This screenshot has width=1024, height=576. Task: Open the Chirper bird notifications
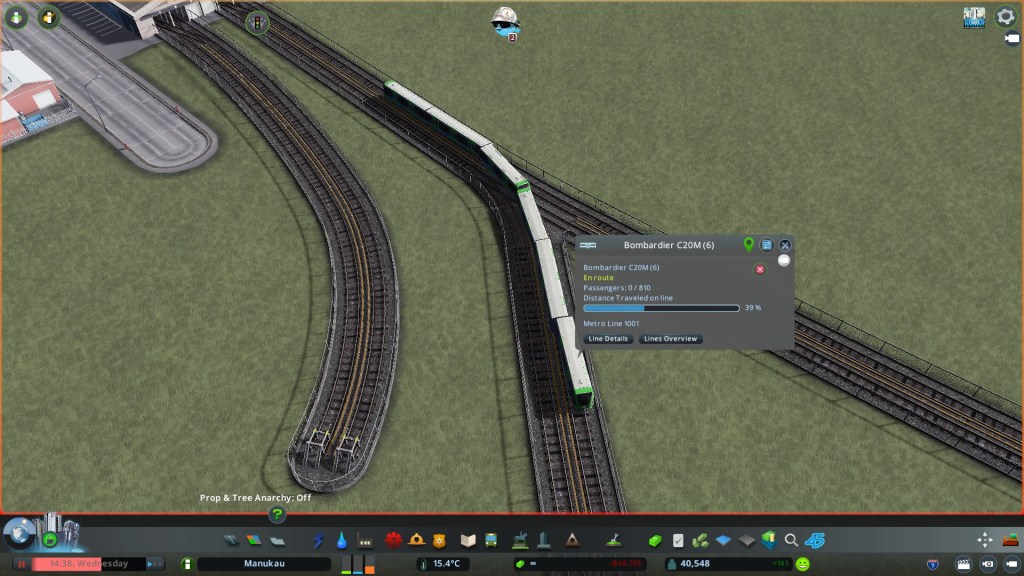[x=504, y=20]
